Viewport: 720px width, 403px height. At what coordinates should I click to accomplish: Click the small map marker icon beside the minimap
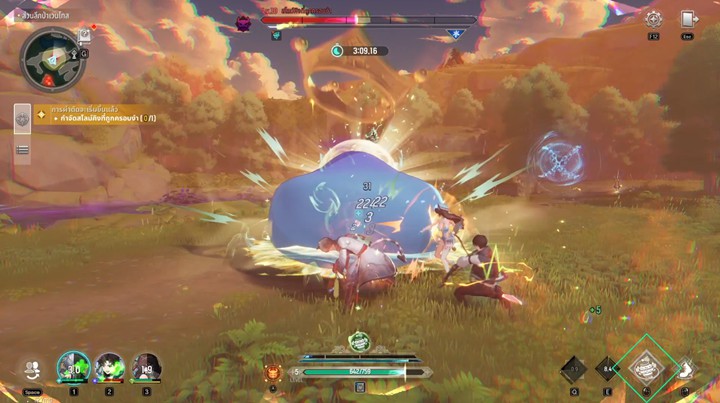tap(85, 35)
